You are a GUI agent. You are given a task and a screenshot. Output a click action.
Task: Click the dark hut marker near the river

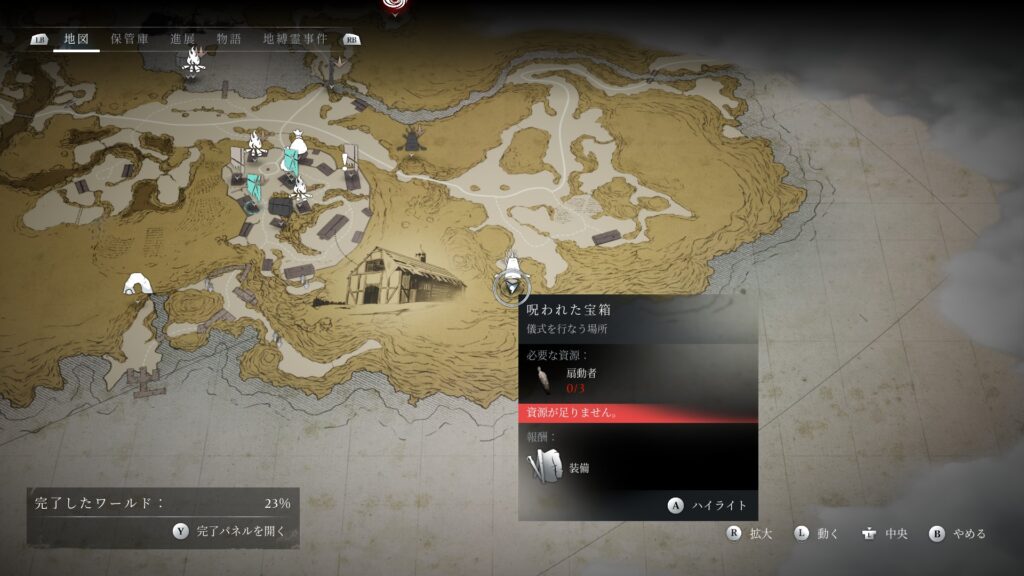tap(410, 141)
